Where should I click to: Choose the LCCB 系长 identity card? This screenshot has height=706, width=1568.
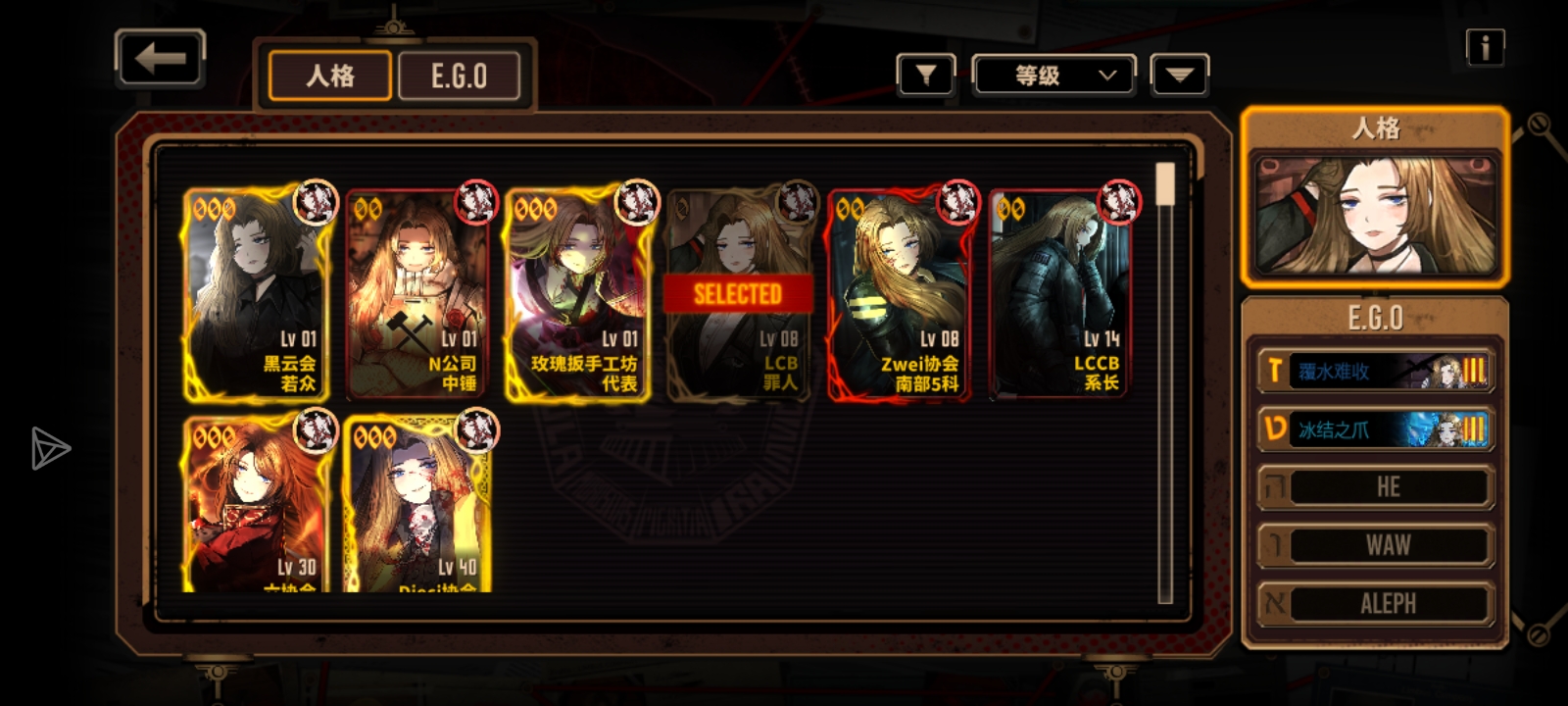(x=1059, y=294)
